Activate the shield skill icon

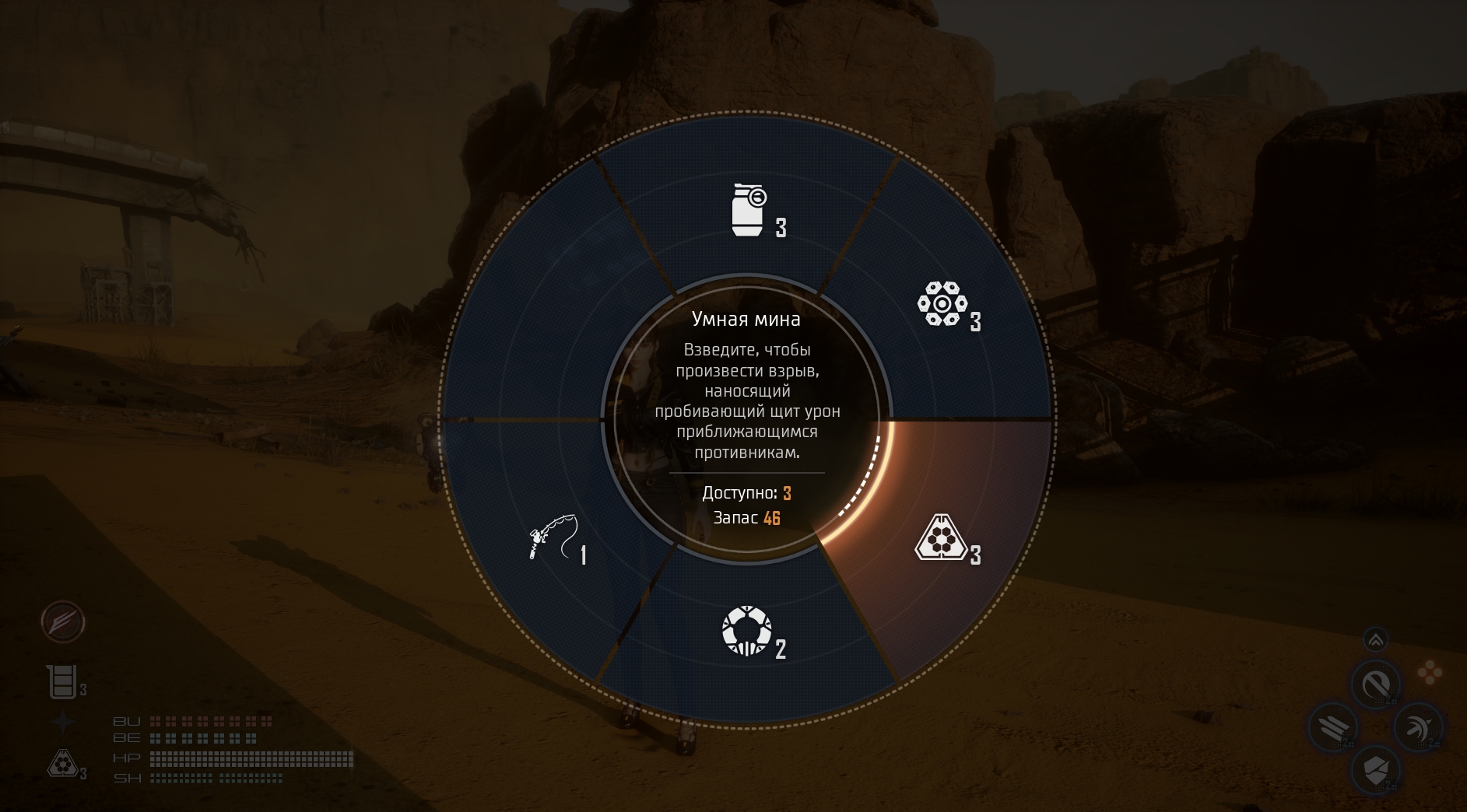point(1376,771)
